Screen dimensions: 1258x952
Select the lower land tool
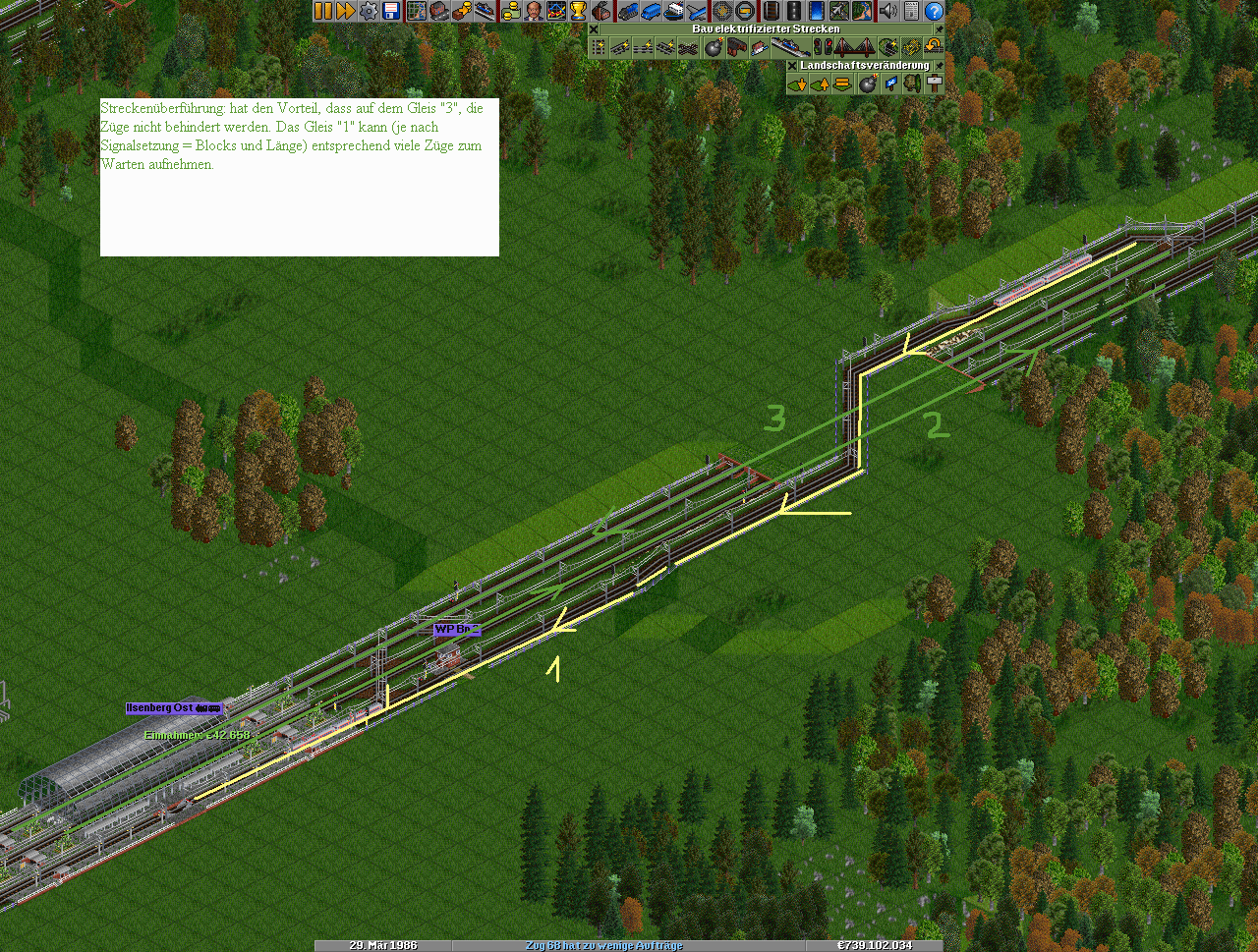tap(797, 84)
